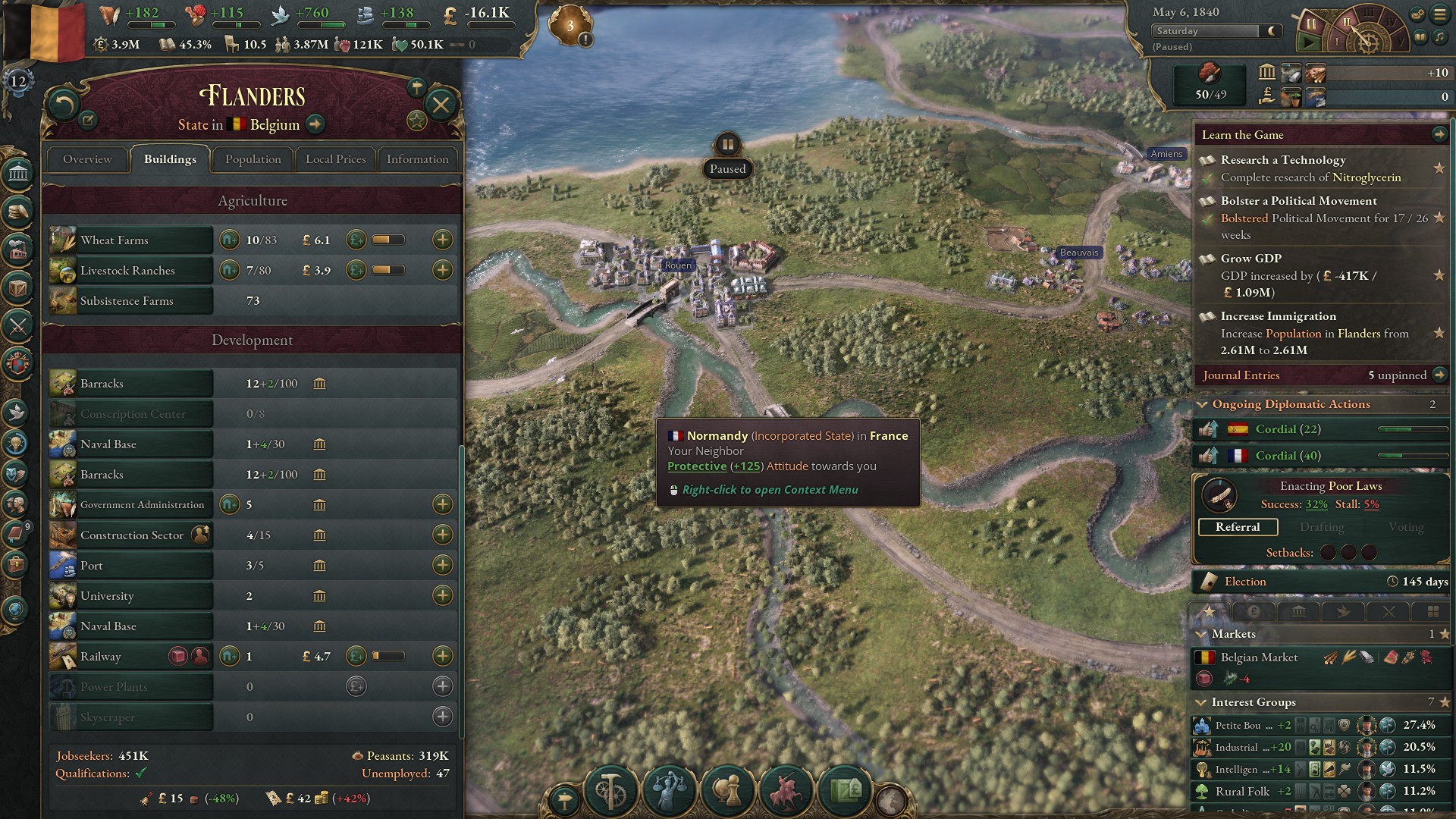Click the Protective attitude link in the tooltip
1456x819 pixels.
tap(696, 466)
